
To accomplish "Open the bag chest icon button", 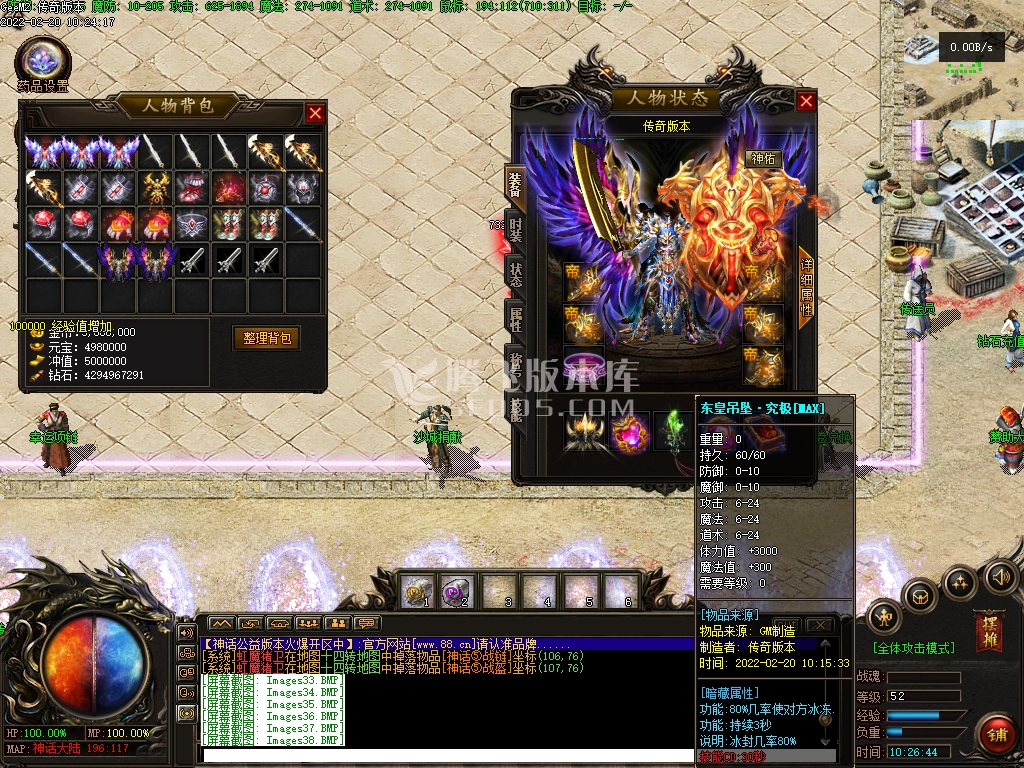I will point(920,597).
